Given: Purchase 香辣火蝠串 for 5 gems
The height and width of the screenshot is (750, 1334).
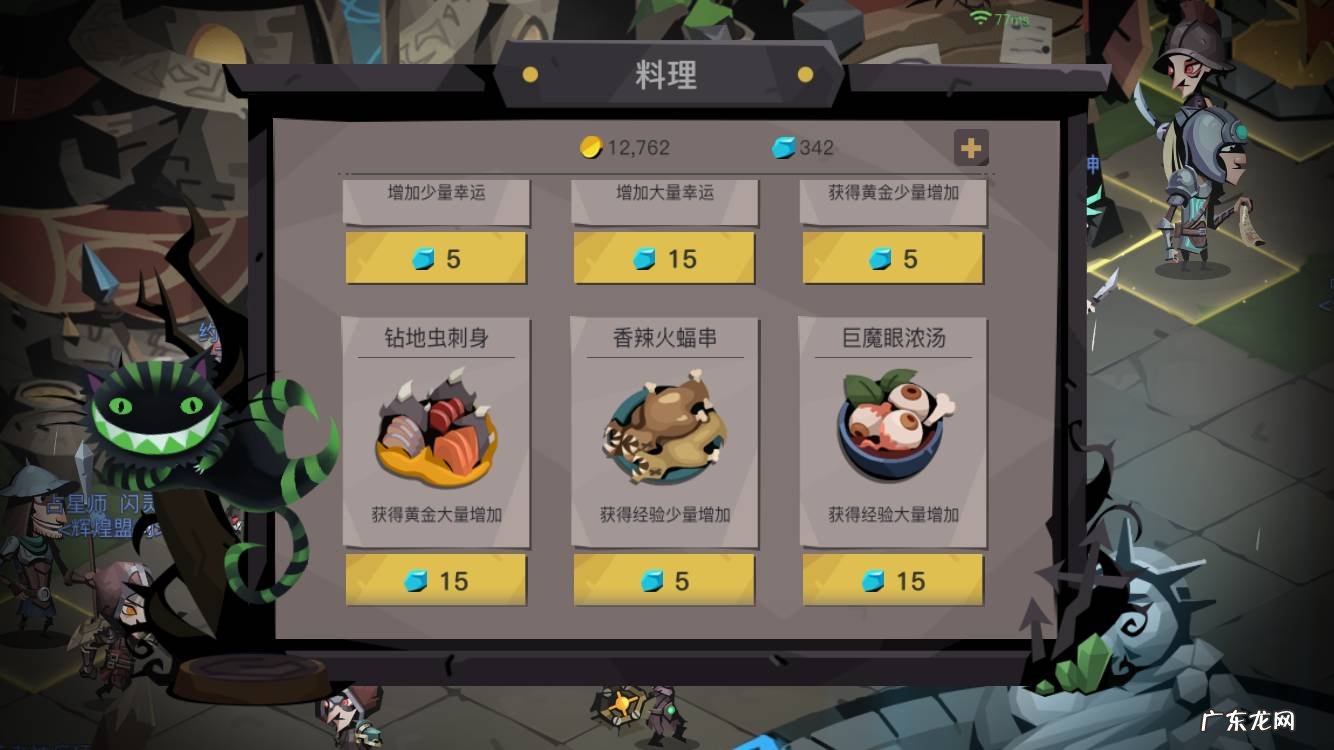Looking at the screenshot, I should 663,581.
